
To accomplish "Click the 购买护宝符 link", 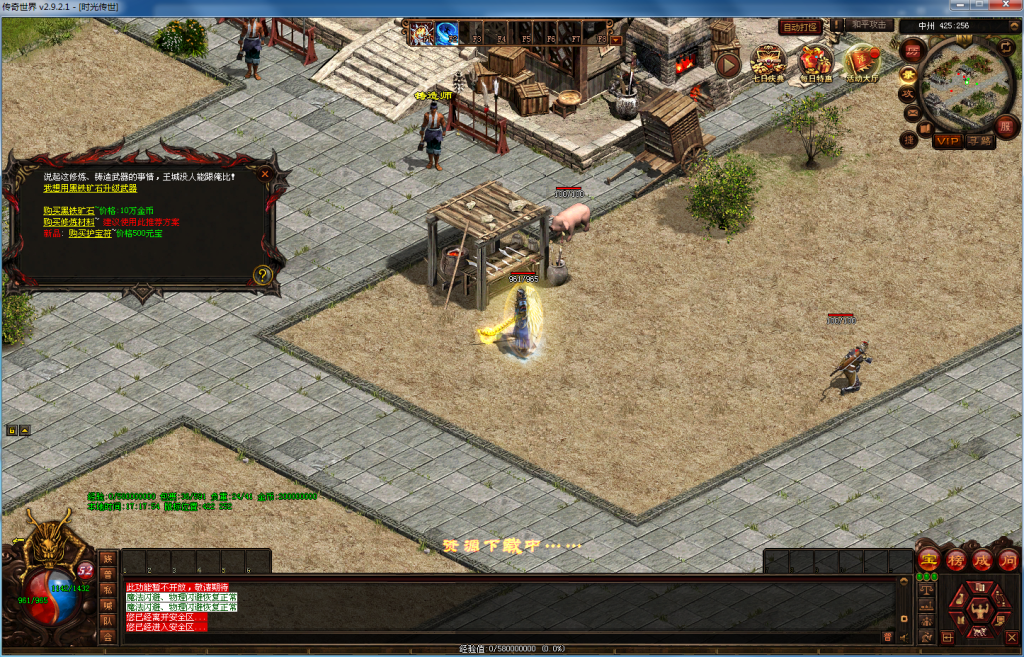I will pyautogui.click(x=91, y=233).
